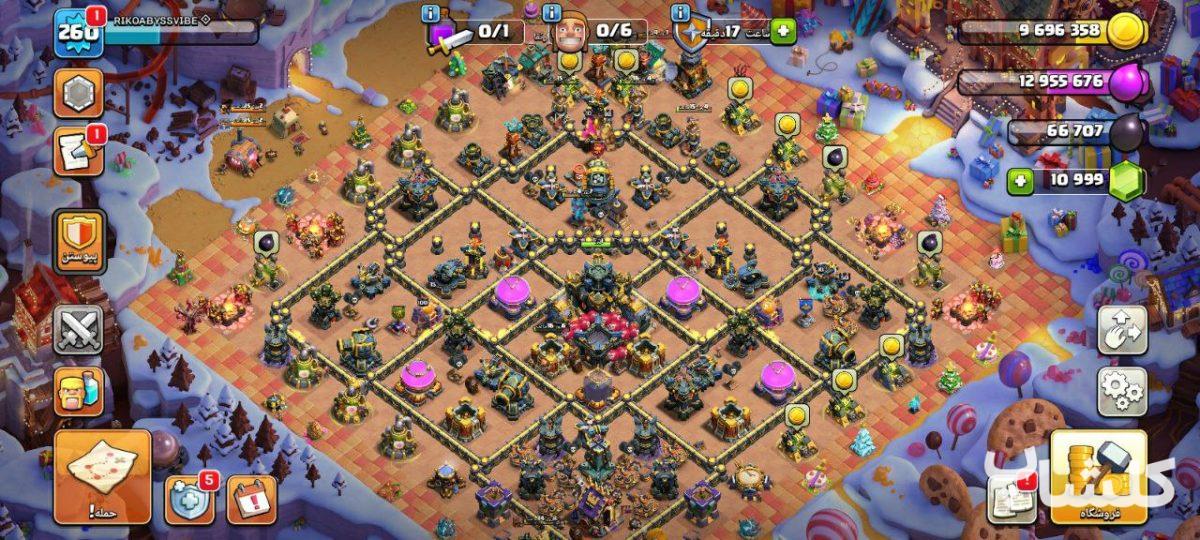Viewport: 1200px width, 540px height.
Task: Open the attack map button
Action: 102,477
